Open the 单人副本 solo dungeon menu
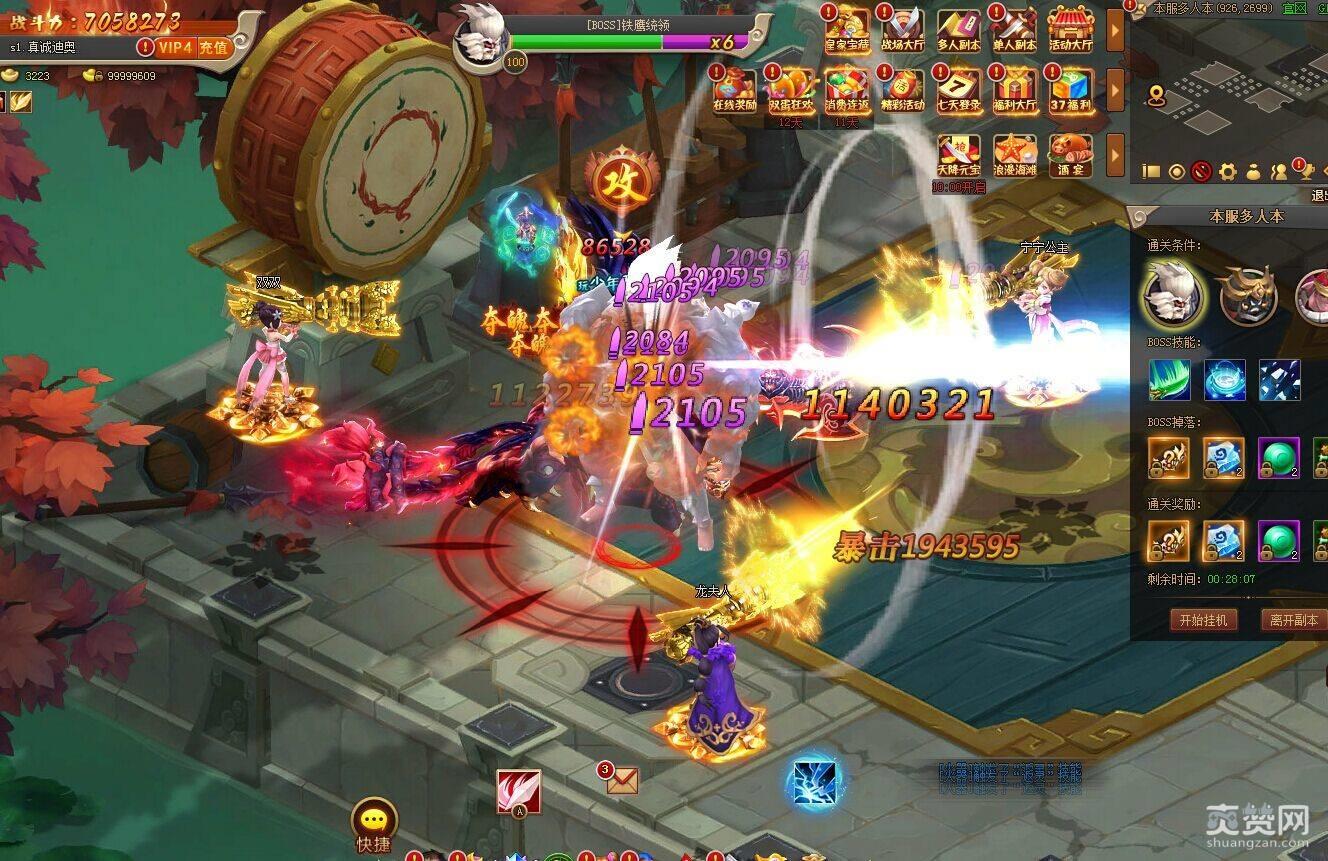The height and width of the screenshot is (861, 1328). [1014, 28]
